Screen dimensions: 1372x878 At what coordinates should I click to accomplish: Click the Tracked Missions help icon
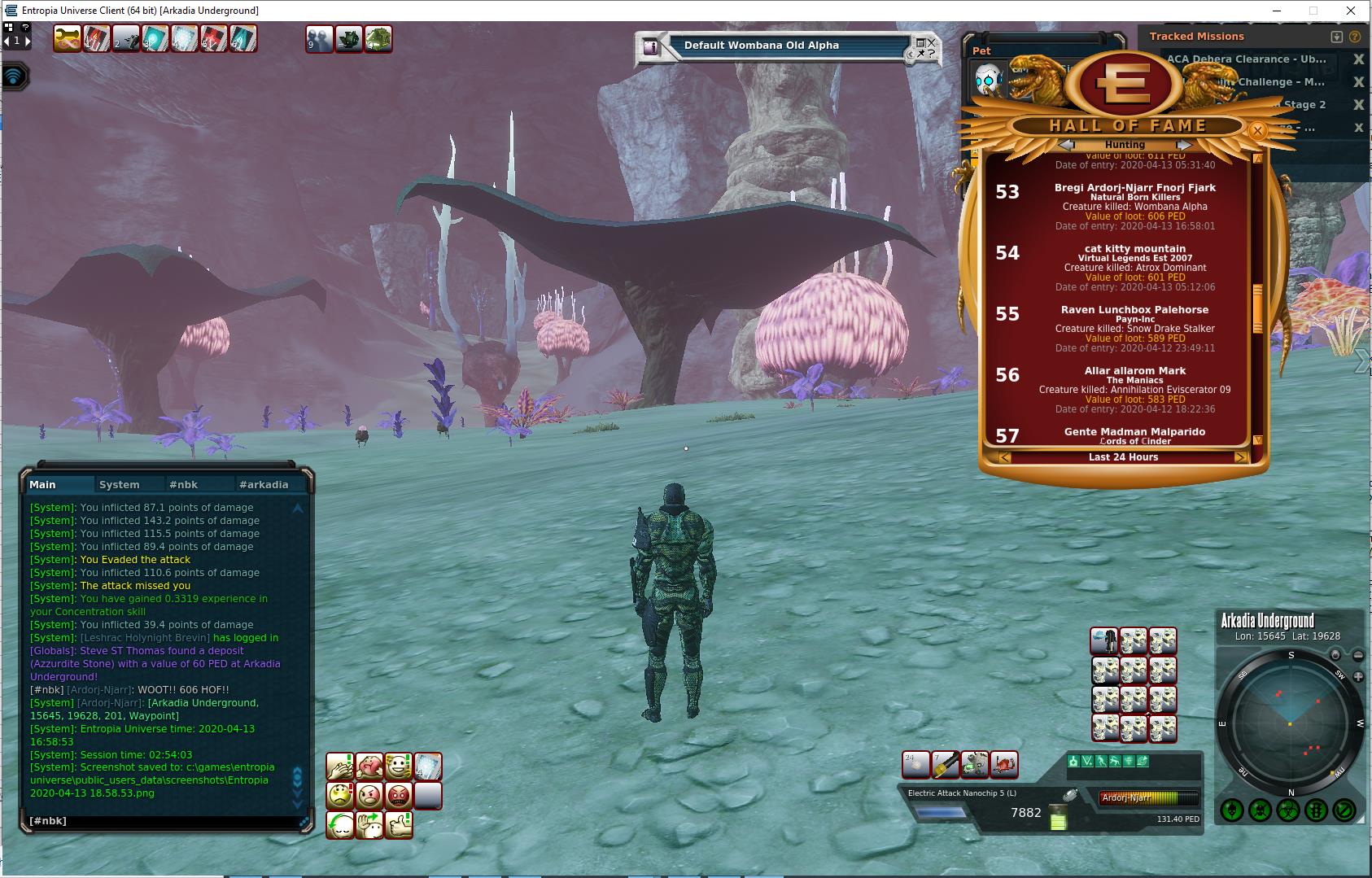1355,37
